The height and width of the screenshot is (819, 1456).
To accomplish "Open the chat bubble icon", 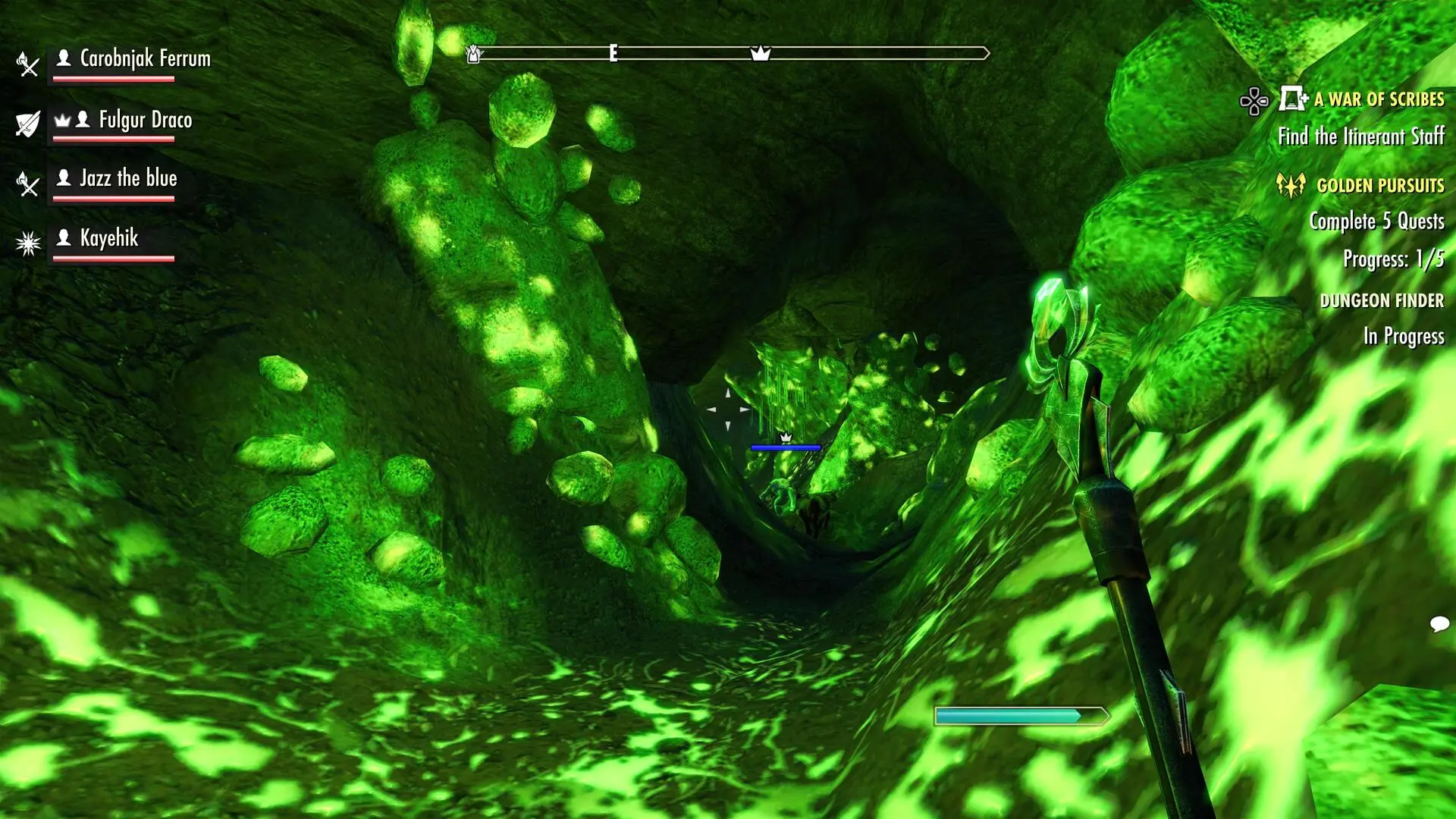I will tap(1439, 624).
